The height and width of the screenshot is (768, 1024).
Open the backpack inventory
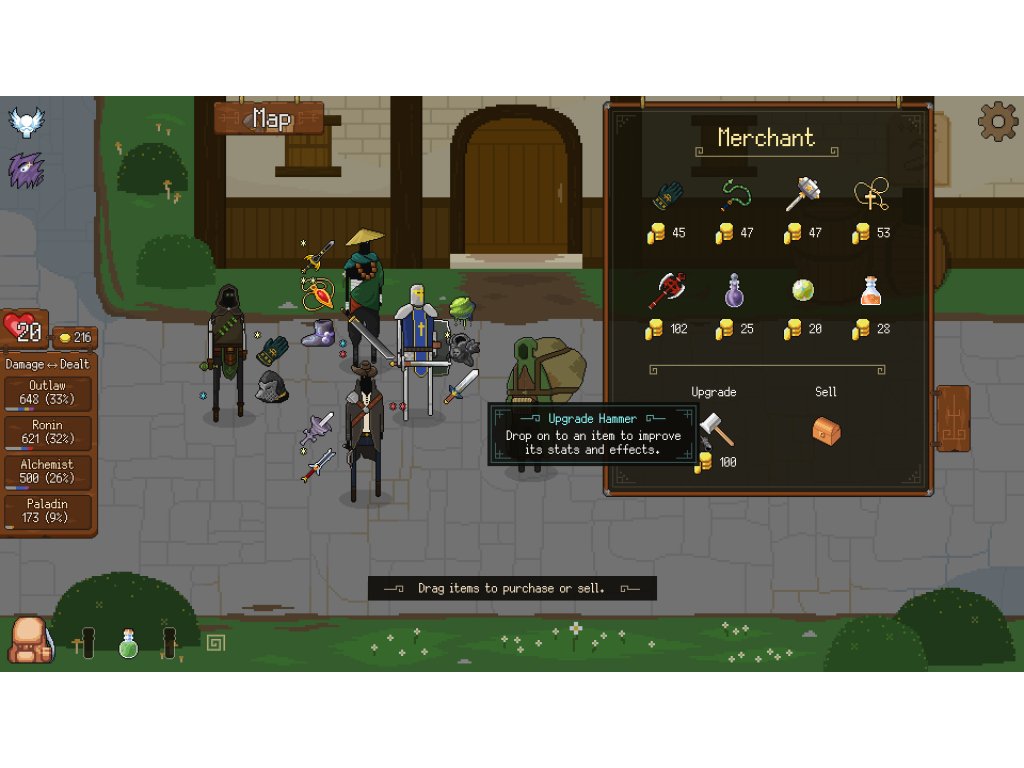[30, 640]
